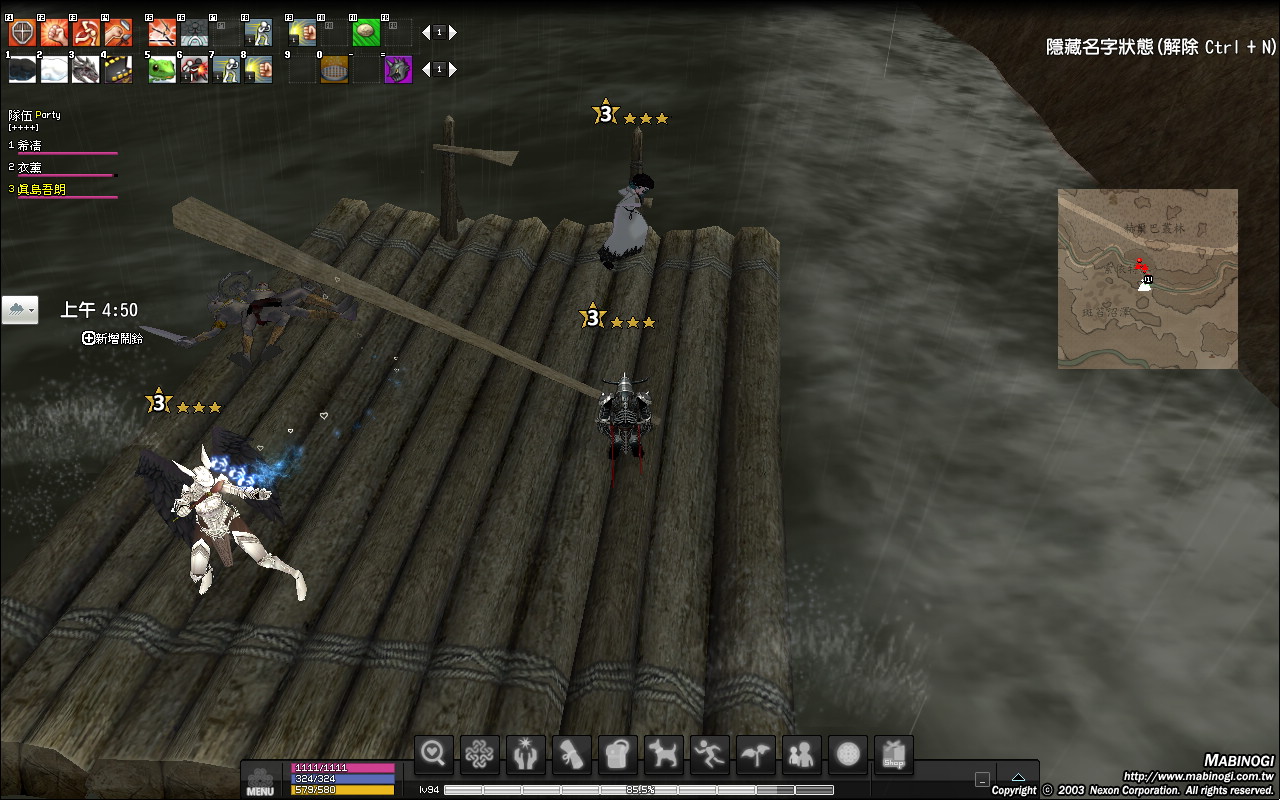Image resolution: width=1280 pixels, height=800 pixels.
Task: Open the pet dog menu
Action: click(665, 754)
